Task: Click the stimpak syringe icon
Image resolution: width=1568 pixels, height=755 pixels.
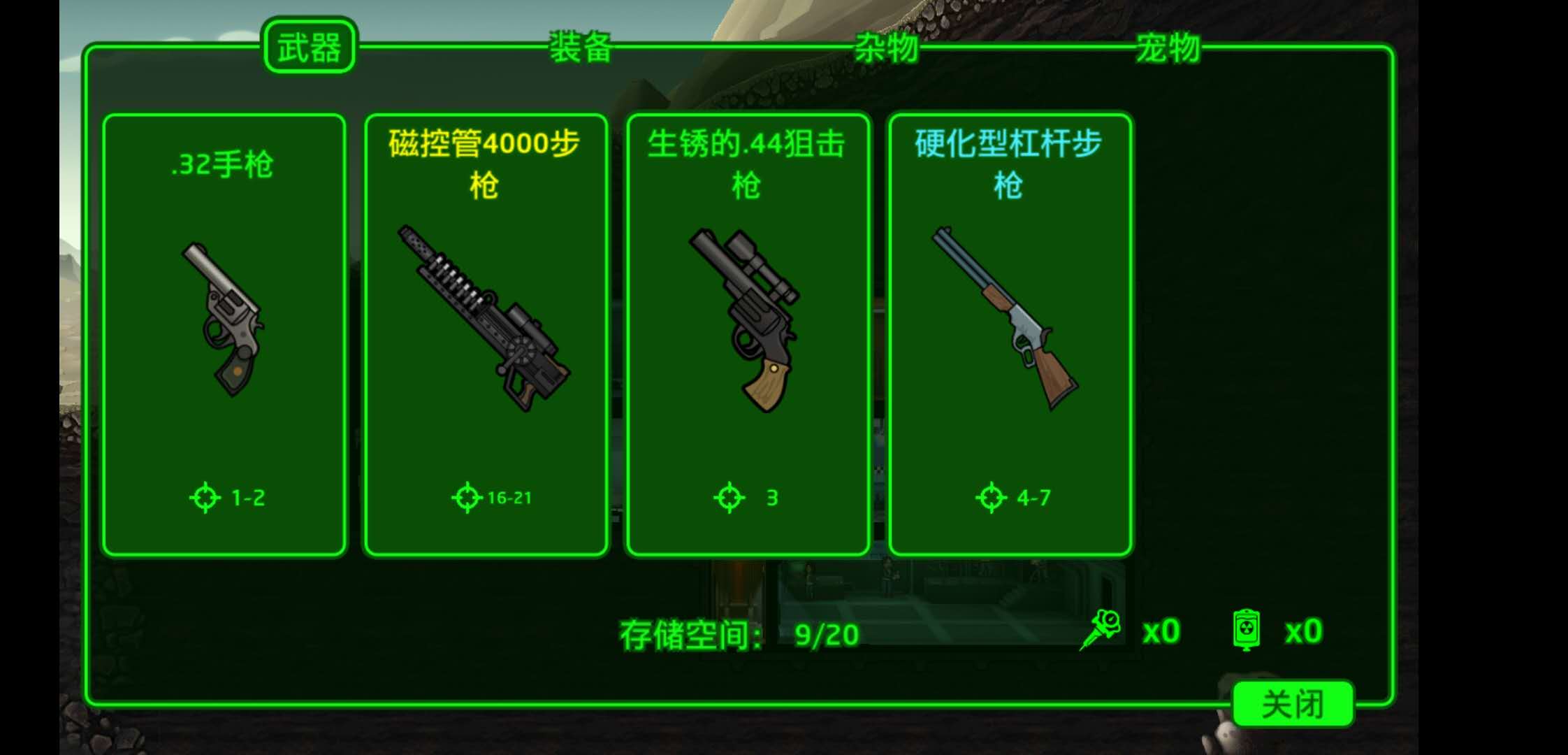Action: pos(1101,628)
